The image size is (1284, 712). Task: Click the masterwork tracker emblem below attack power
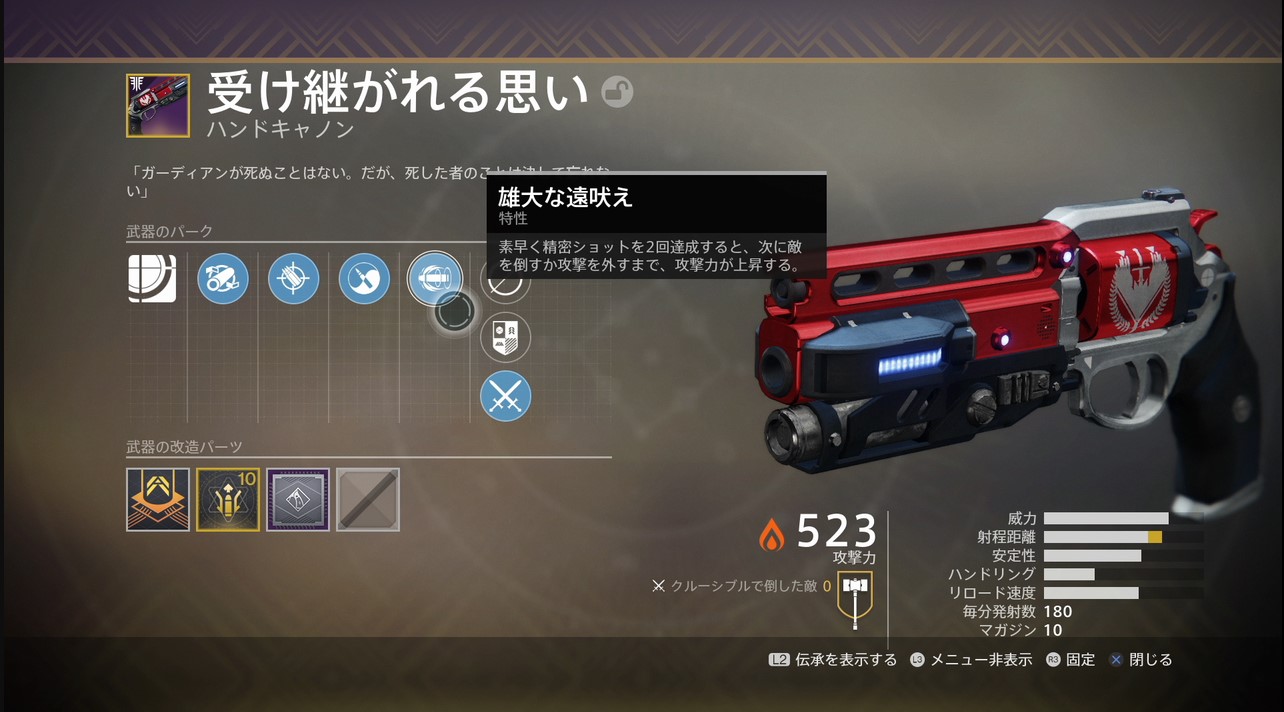(x=854, y=593)
